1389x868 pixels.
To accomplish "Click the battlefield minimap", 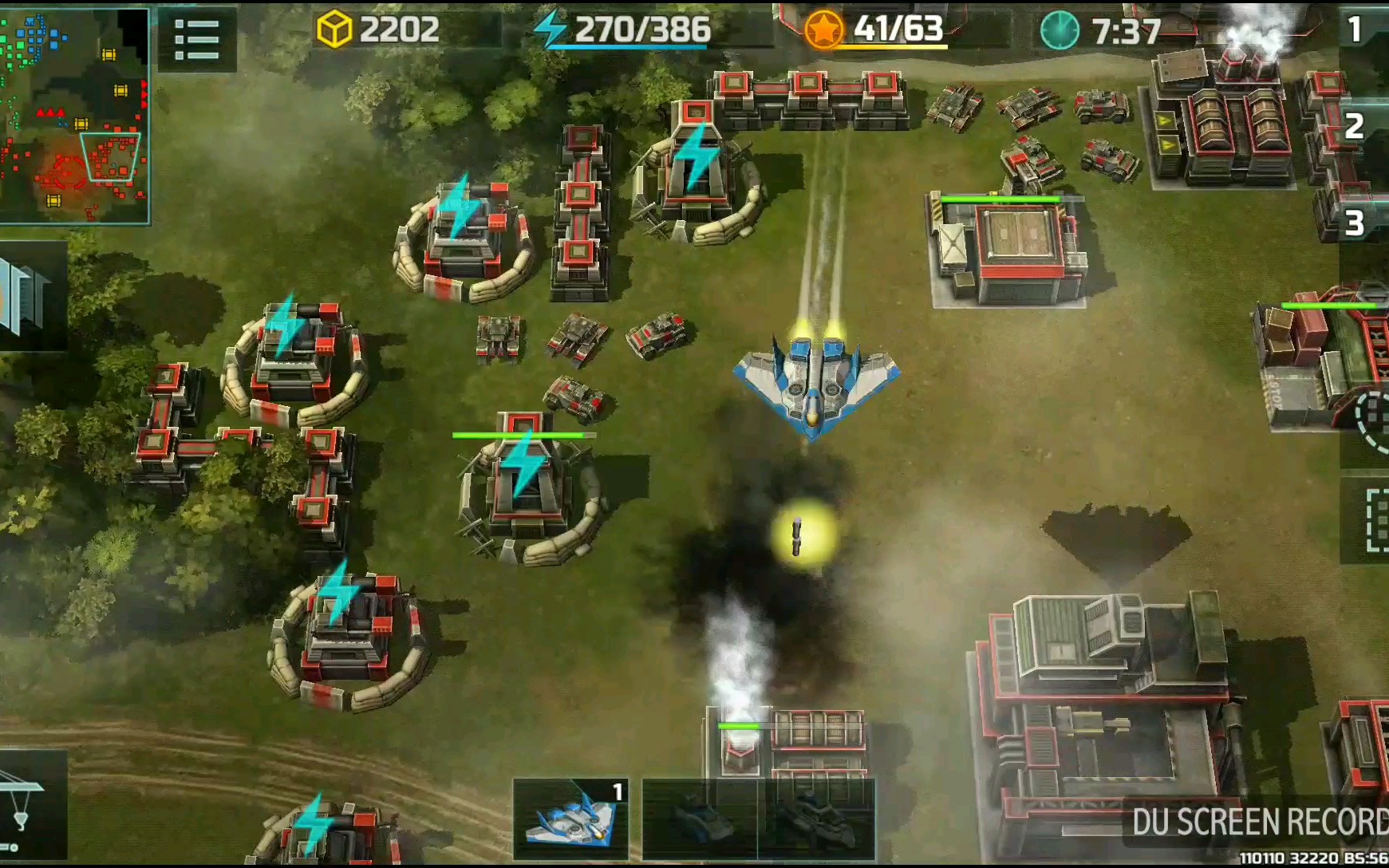I will click(x=74, y=116).
